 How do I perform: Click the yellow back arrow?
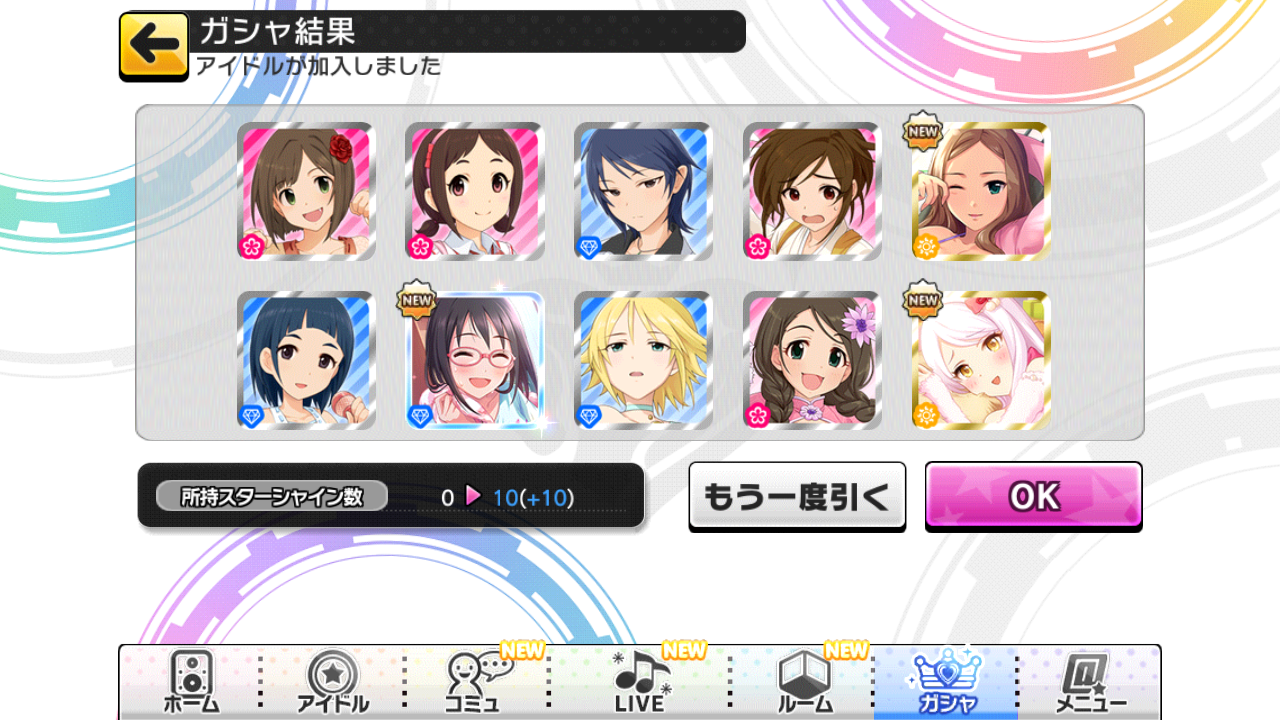[152, 44]
